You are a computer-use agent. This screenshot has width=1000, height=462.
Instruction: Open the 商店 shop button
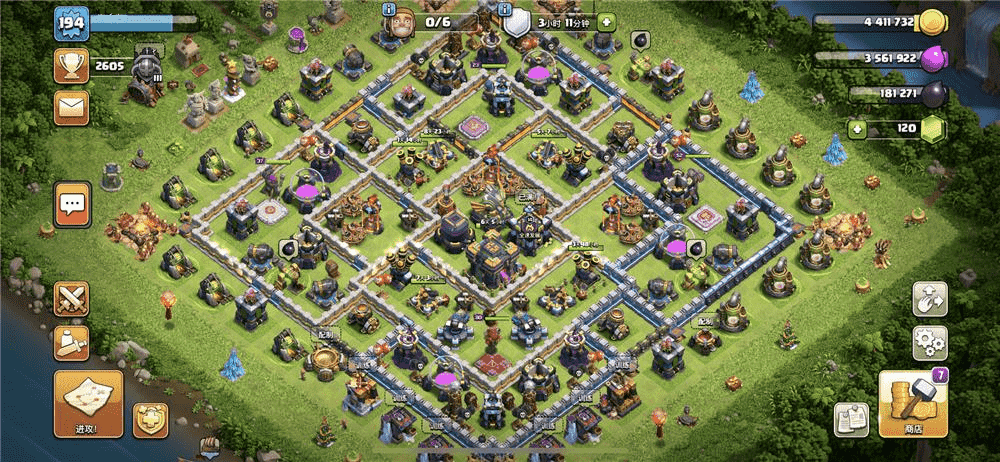click(912, 404)
